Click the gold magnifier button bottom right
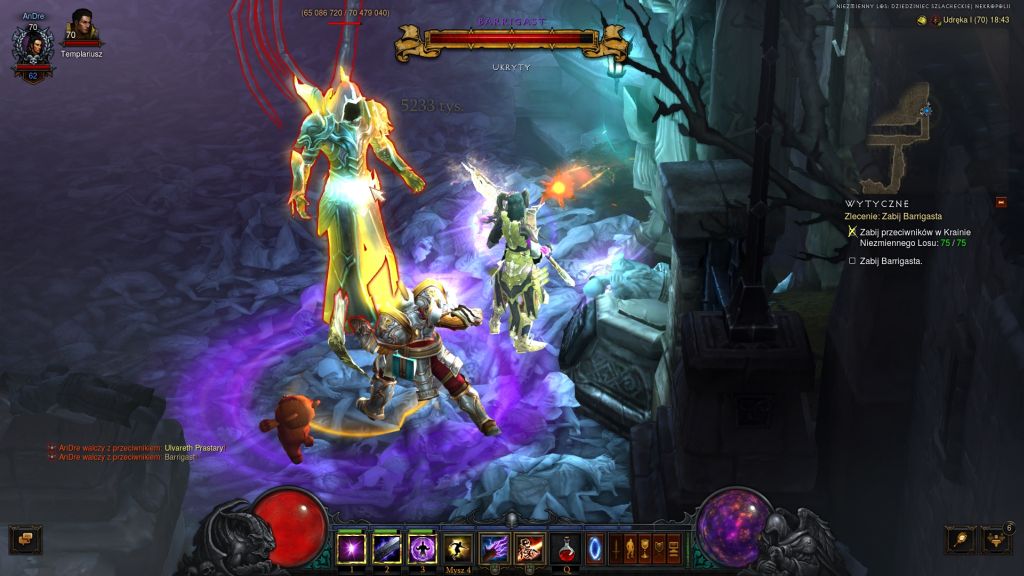The height and width of the screenshot is (576, 1024). [x=961, y=540]
